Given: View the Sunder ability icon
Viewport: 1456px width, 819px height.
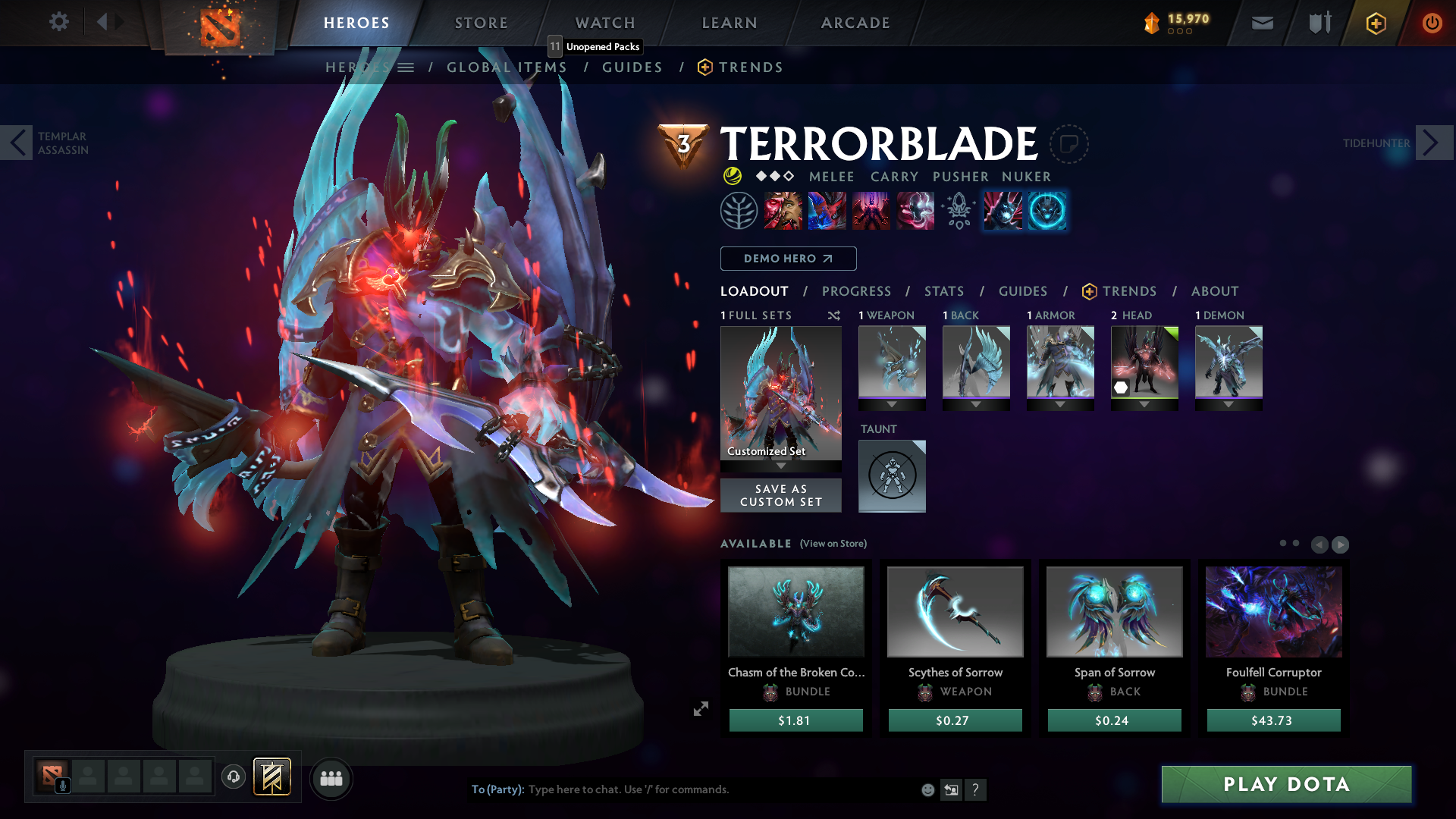Looking at the screenshot, I should [x=915, y=211].
